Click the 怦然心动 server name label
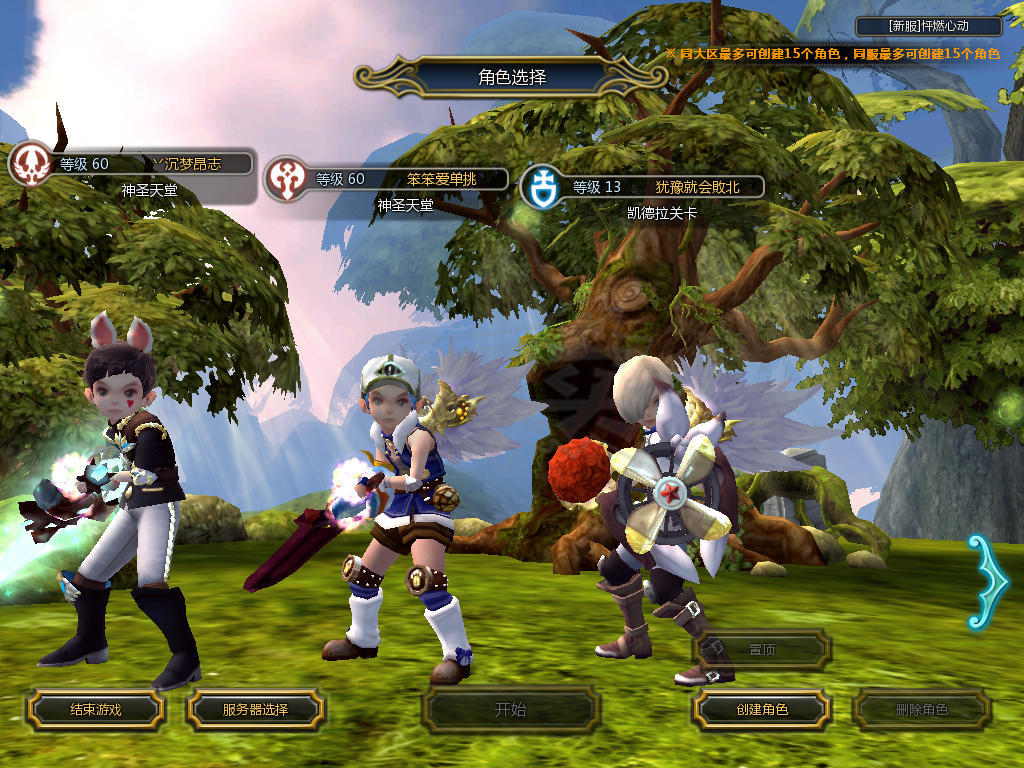Image resolution: width=1024 pixels, height=768 pixels. coord(929,27)
